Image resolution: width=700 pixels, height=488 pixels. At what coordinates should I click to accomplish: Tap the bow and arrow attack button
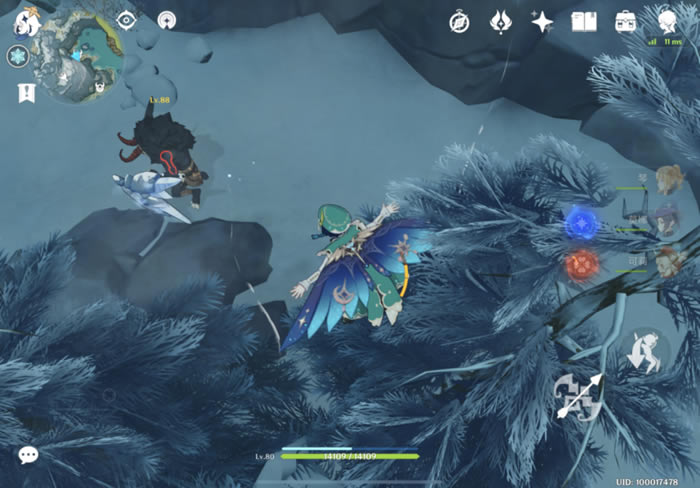tap(580, 396)
